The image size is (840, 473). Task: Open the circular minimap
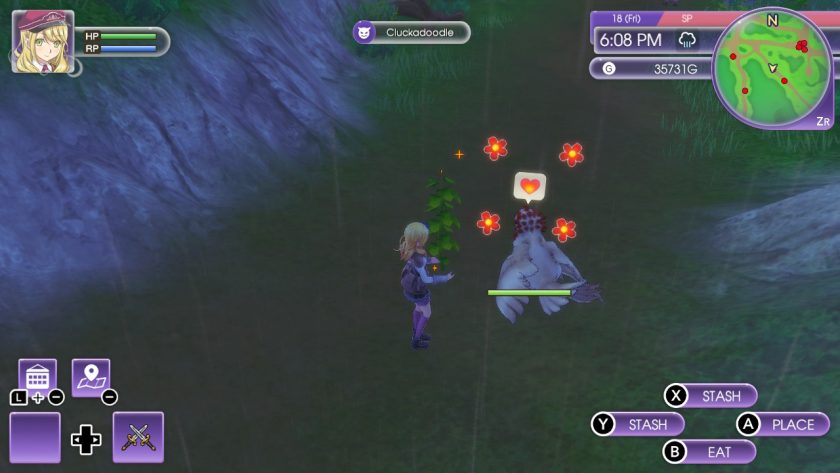tap(771, 67)
